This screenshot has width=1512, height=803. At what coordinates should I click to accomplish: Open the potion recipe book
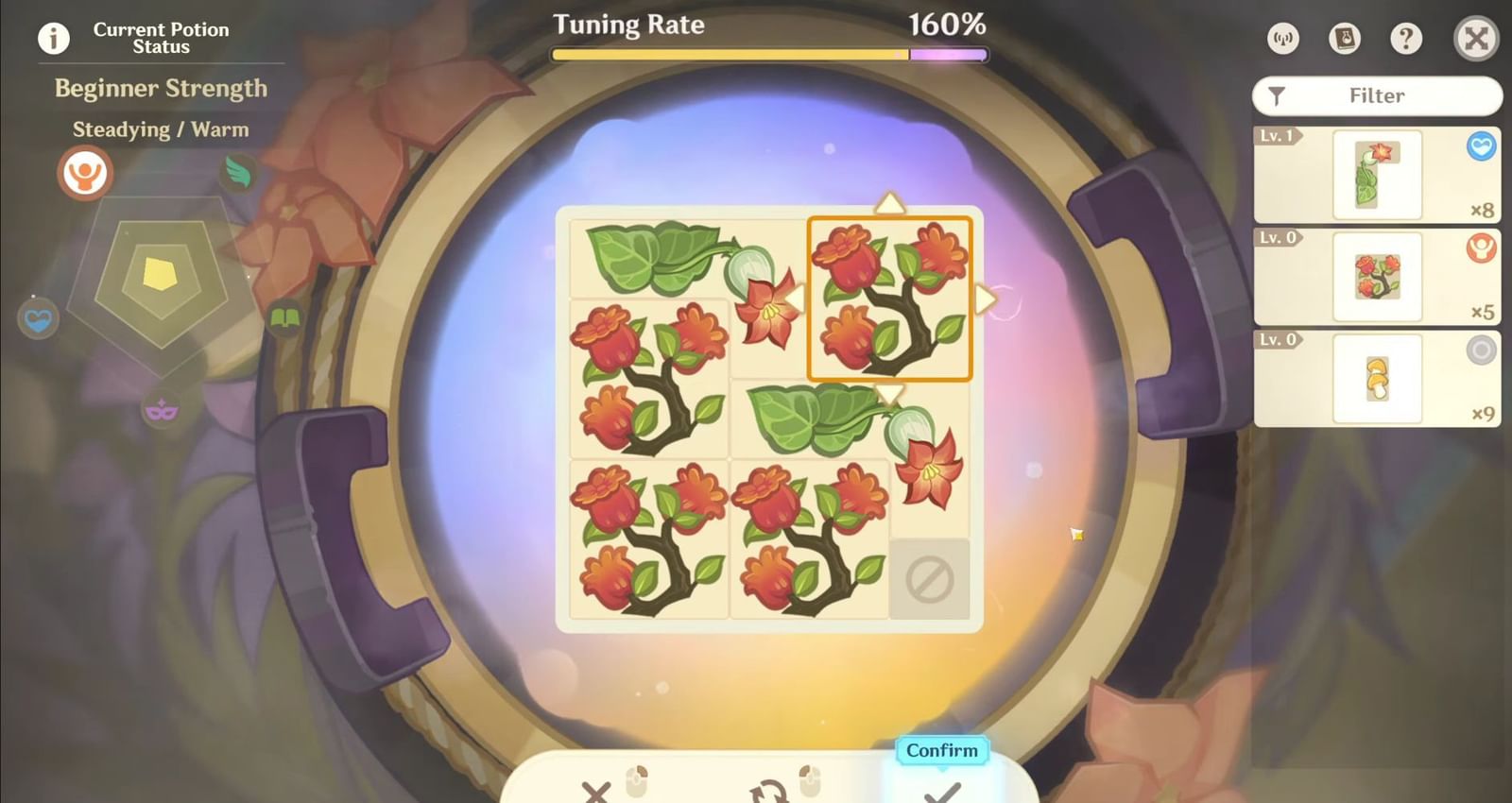[x=1344, y=40]
